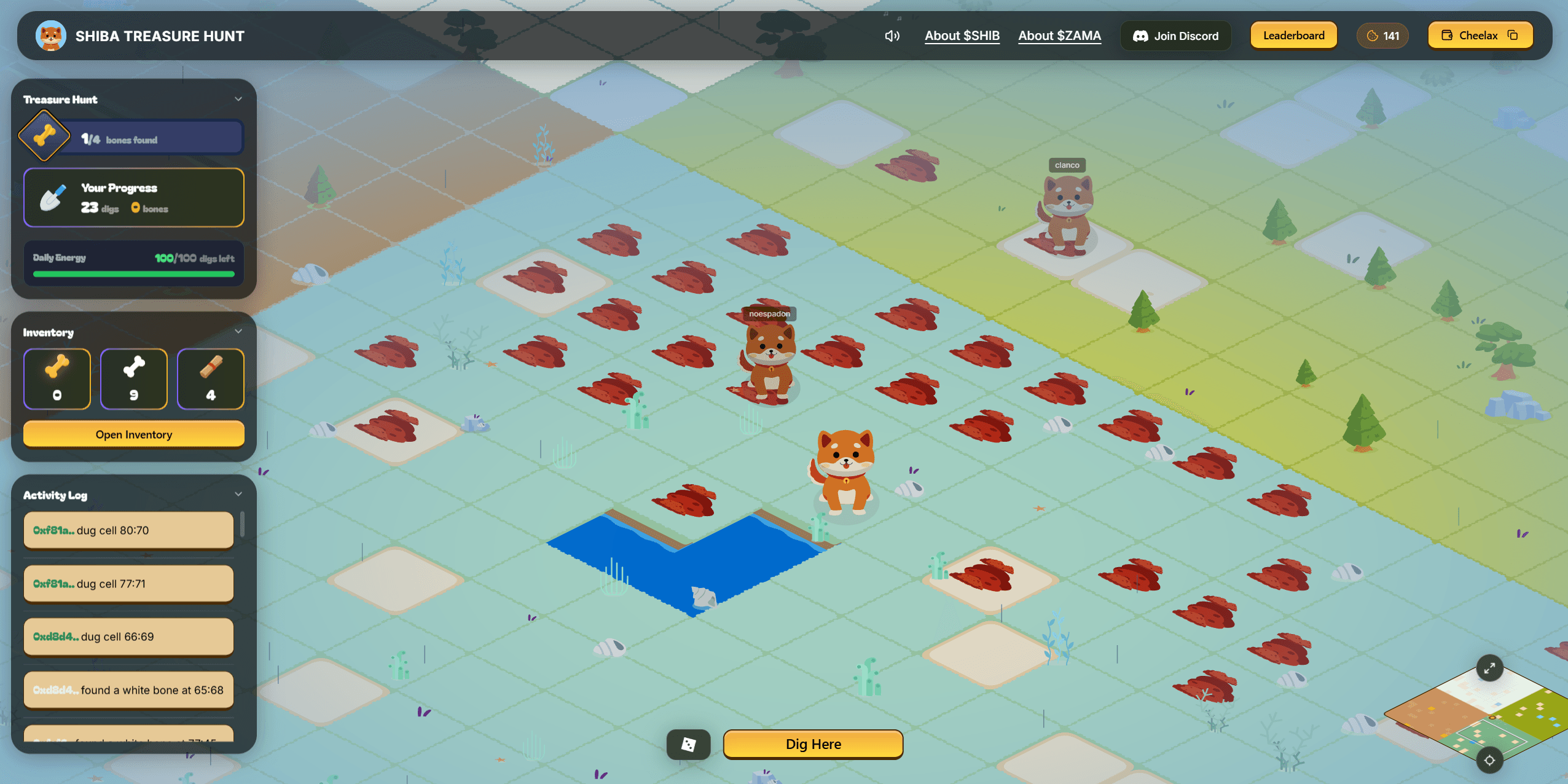Collapse the Inventory panel
This screenshot has height=784, width=1568.
238,332
